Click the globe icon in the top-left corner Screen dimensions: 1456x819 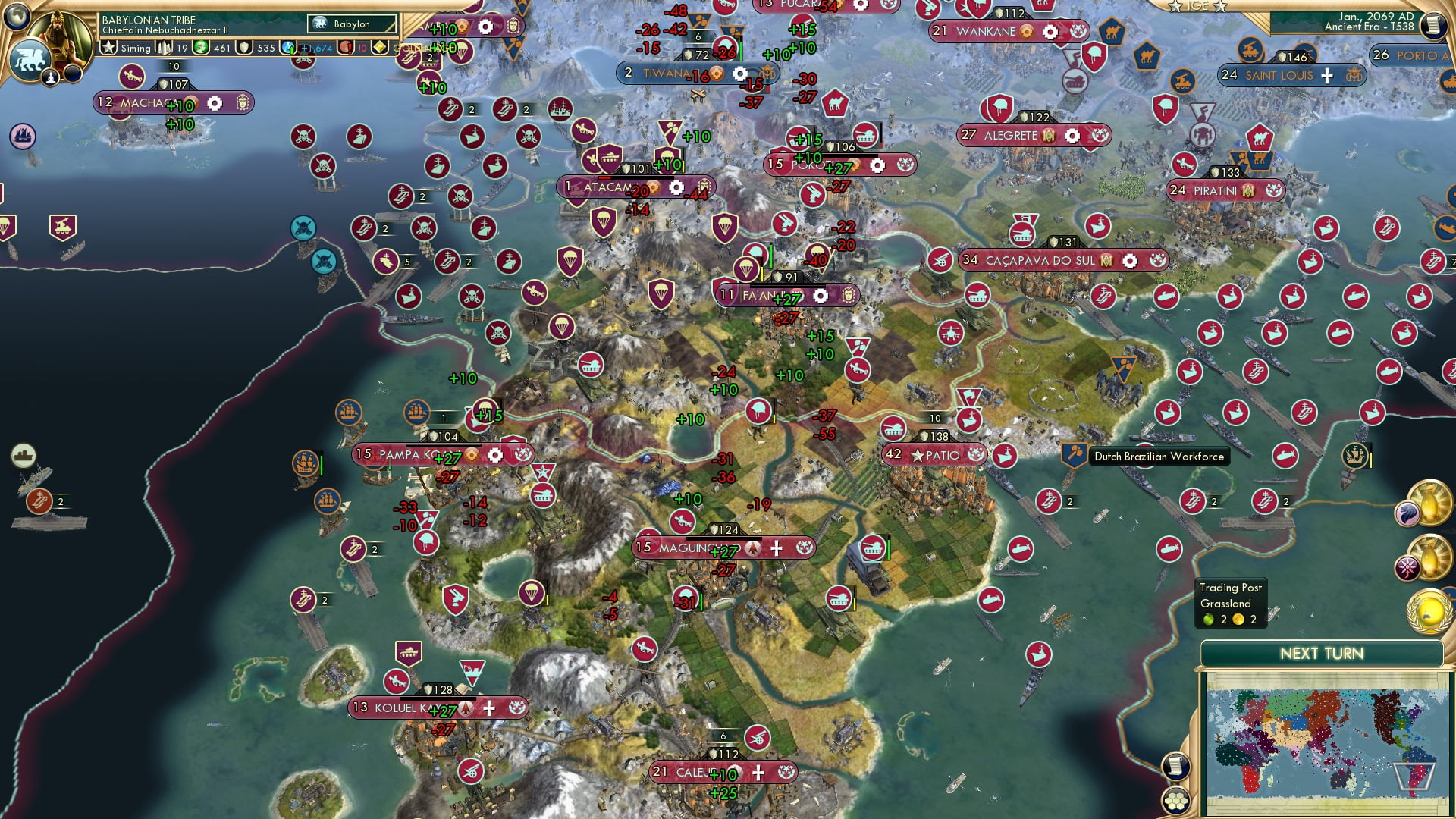pos(16,18)
